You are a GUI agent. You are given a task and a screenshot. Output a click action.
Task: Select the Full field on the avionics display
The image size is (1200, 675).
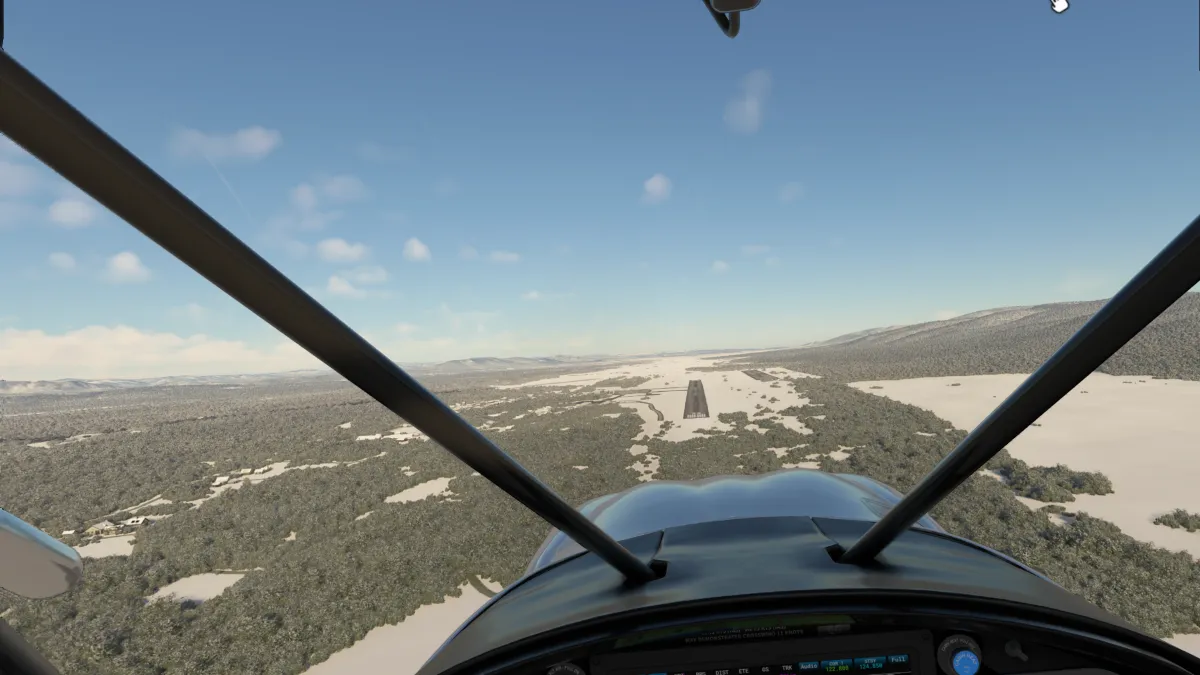pos(898,659)
